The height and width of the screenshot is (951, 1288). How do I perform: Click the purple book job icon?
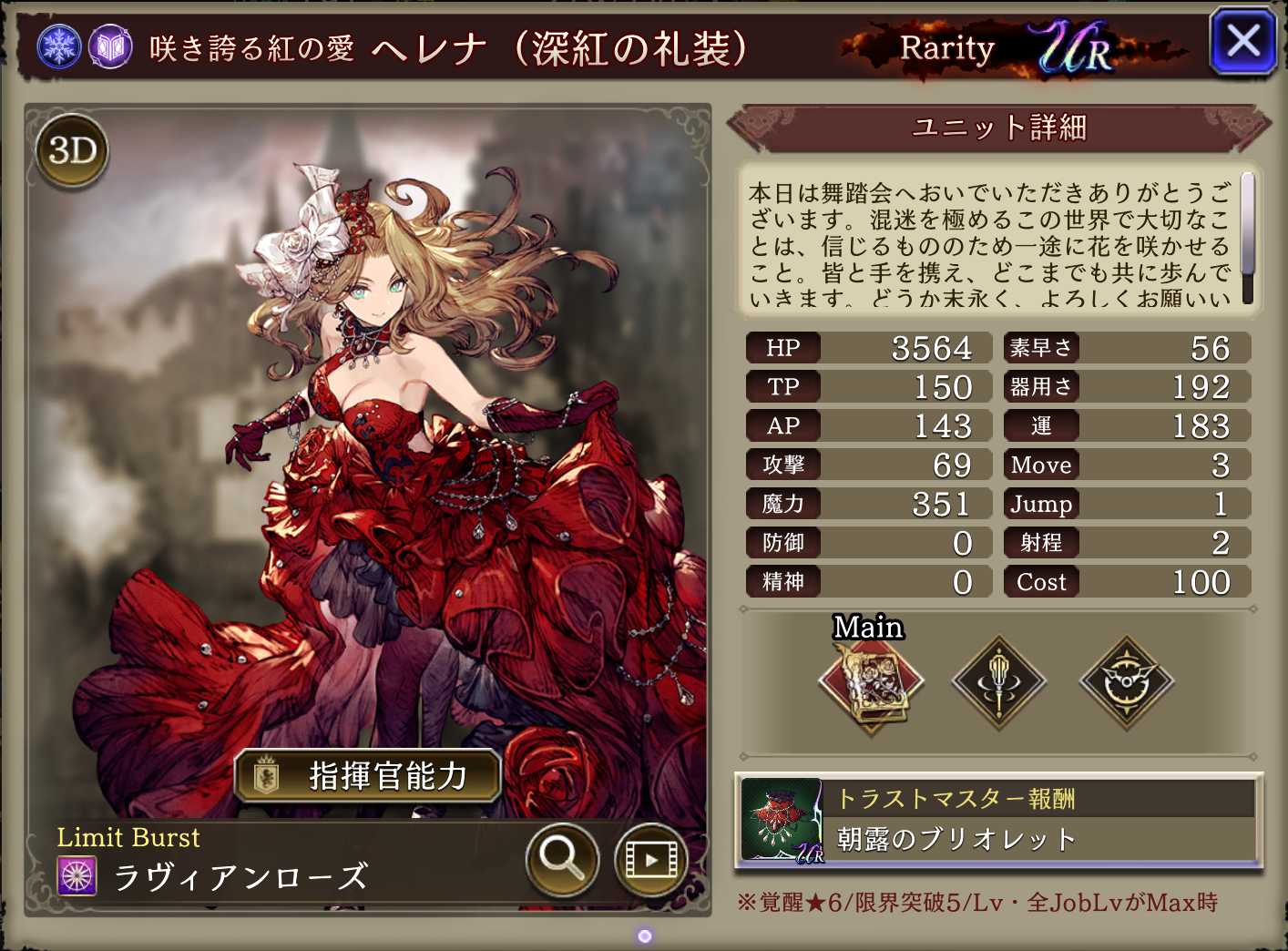pyautogui.click(x=110, y=46)
